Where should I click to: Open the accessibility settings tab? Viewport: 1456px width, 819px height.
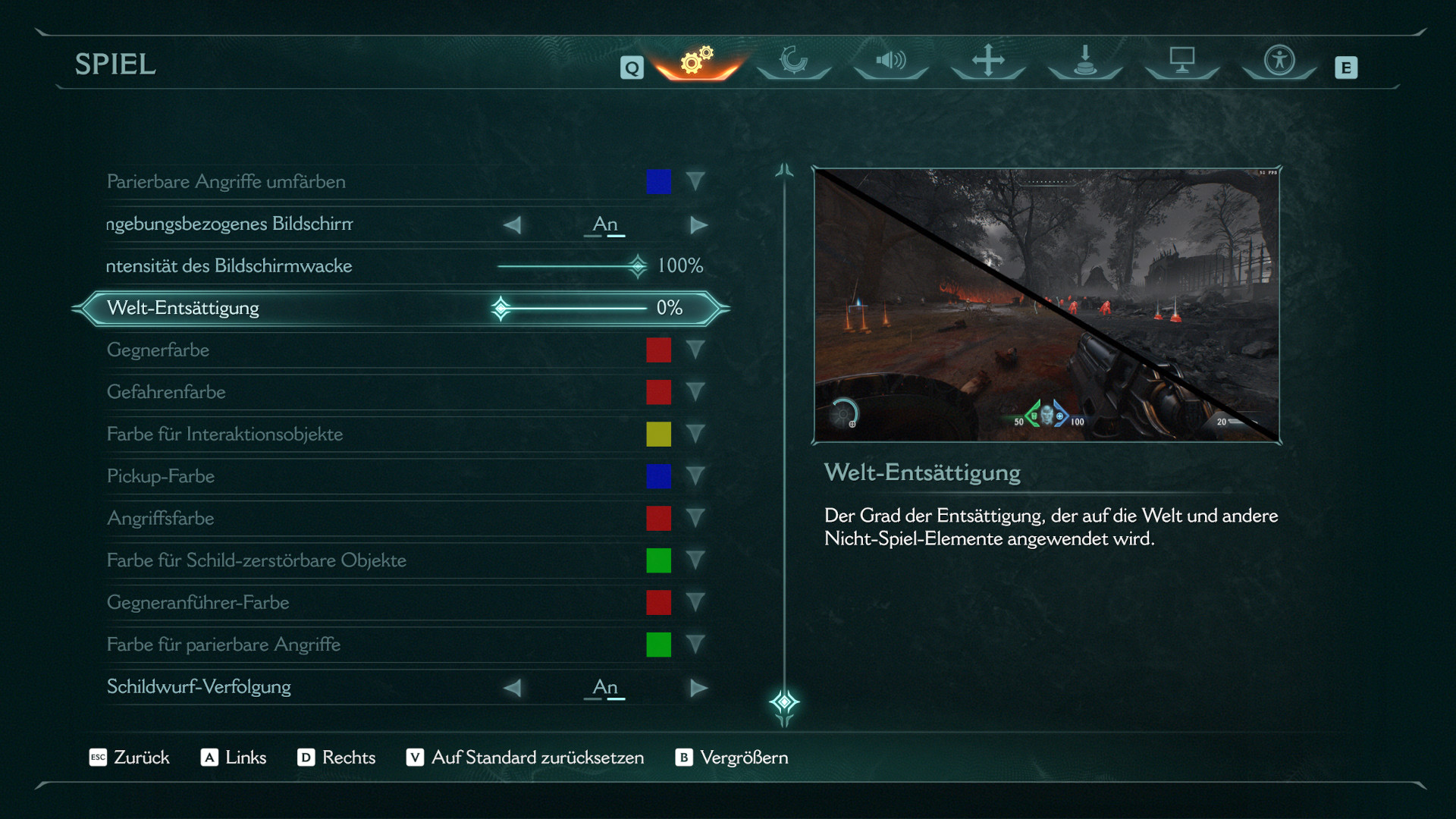coord(1279,61)
